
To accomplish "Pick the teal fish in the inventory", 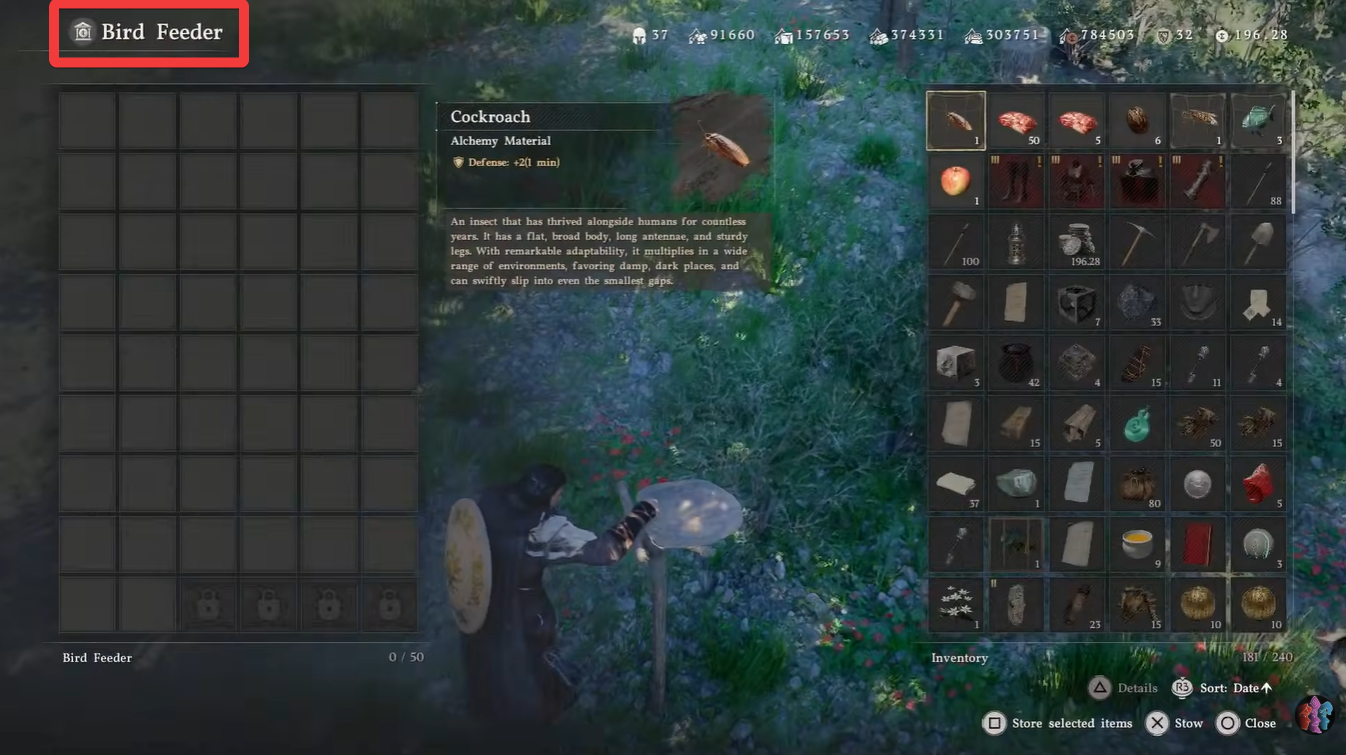I will (x=1257, y=120).
